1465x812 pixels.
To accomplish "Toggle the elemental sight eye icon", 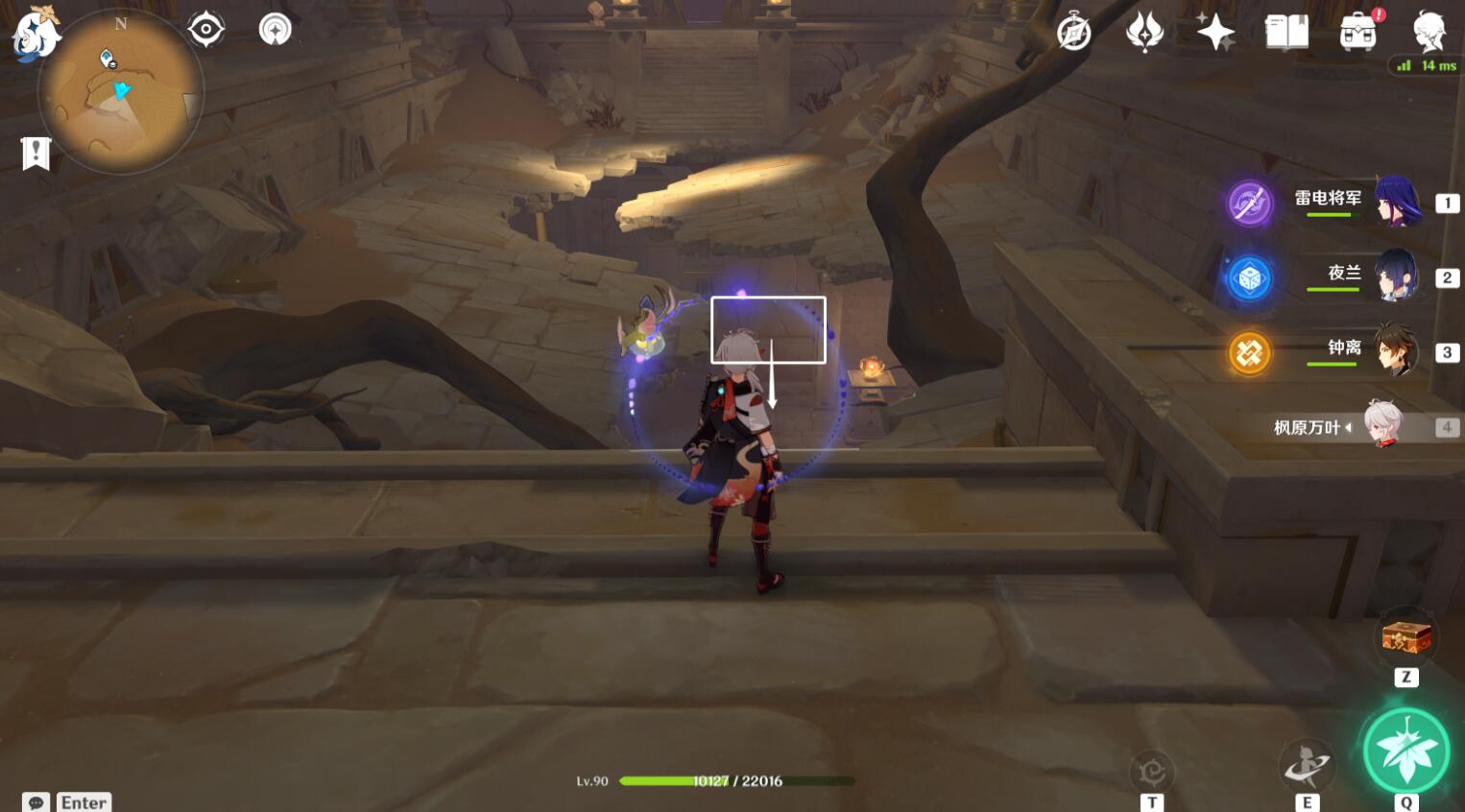I will [x=205, y=29].
